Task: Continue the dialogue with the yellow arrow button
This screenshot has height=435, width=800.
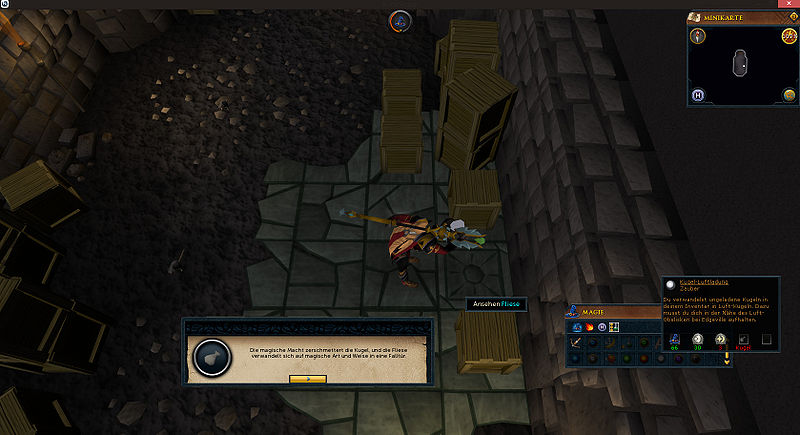Action: (308, 379)
